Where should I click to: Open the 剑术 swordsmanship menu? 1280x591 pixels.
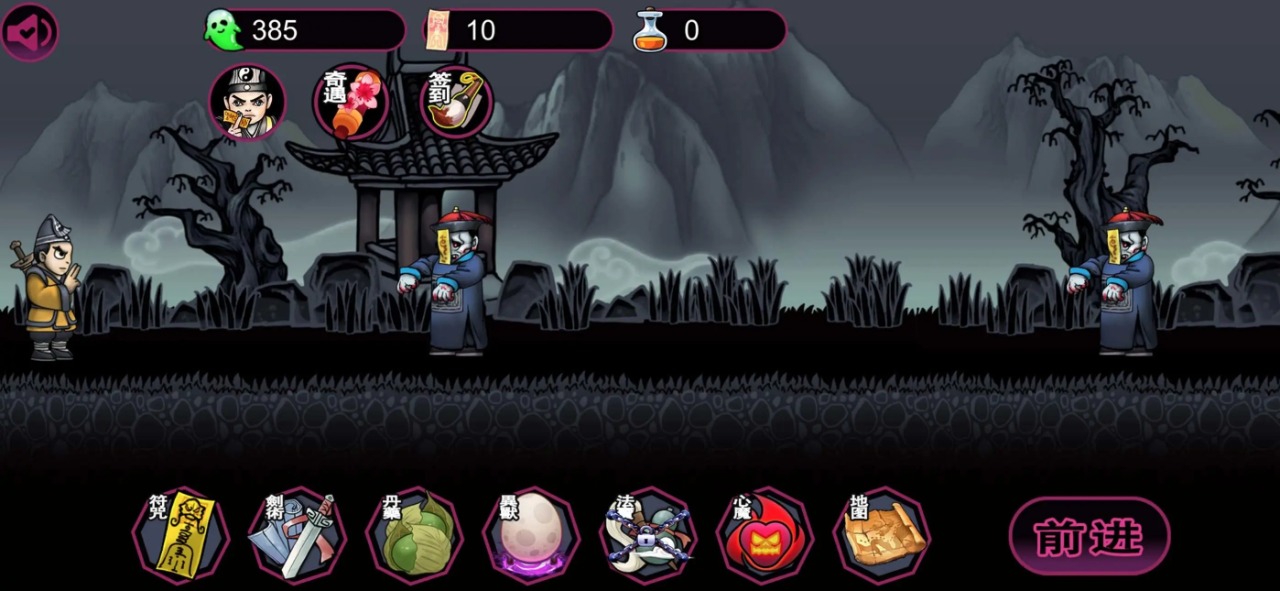(298, 536)
